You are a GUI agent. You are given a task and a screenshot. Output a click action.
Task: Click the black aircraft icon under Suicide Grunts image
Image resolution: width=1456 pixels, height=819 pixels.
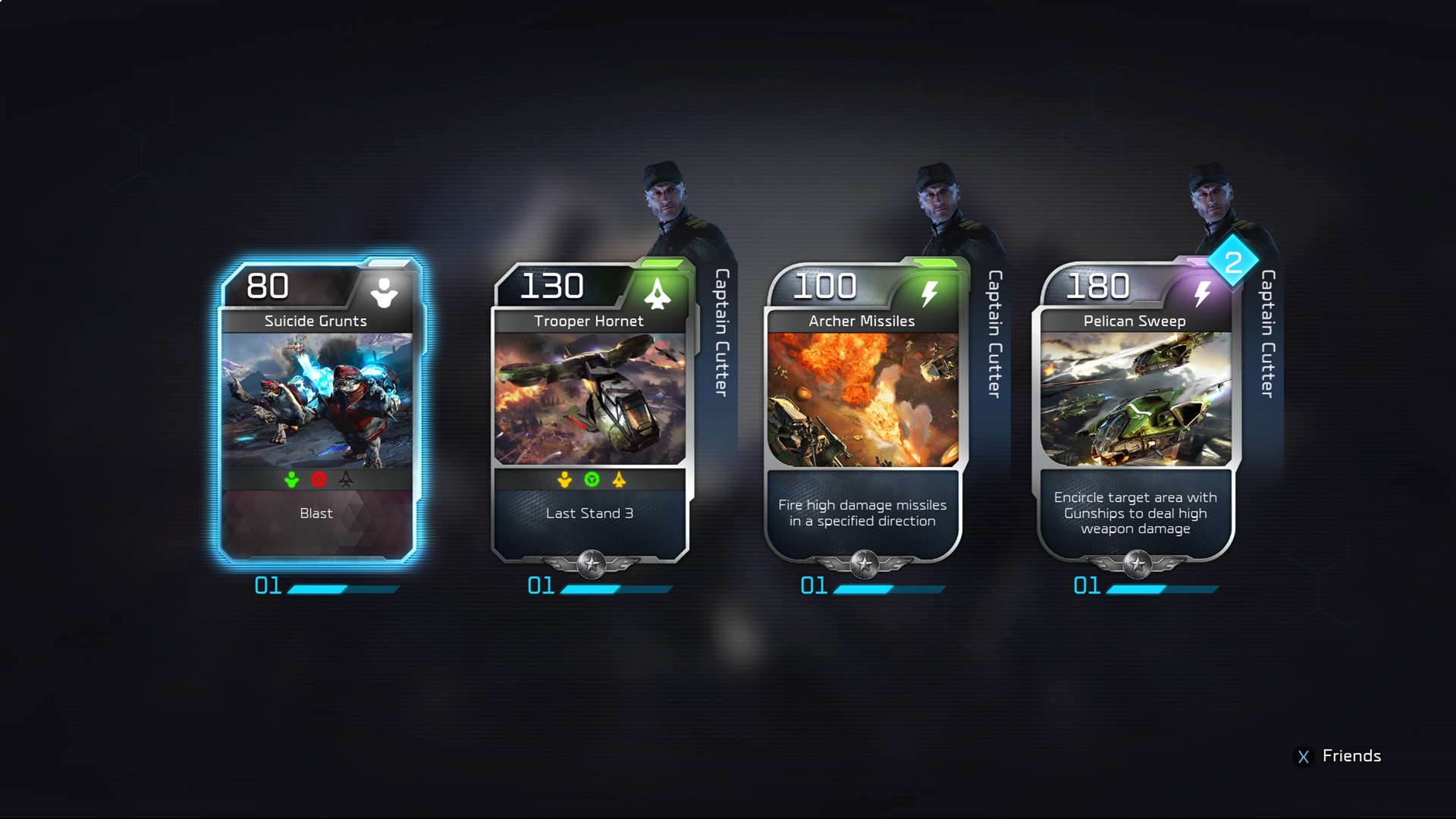tap(345, 479)
